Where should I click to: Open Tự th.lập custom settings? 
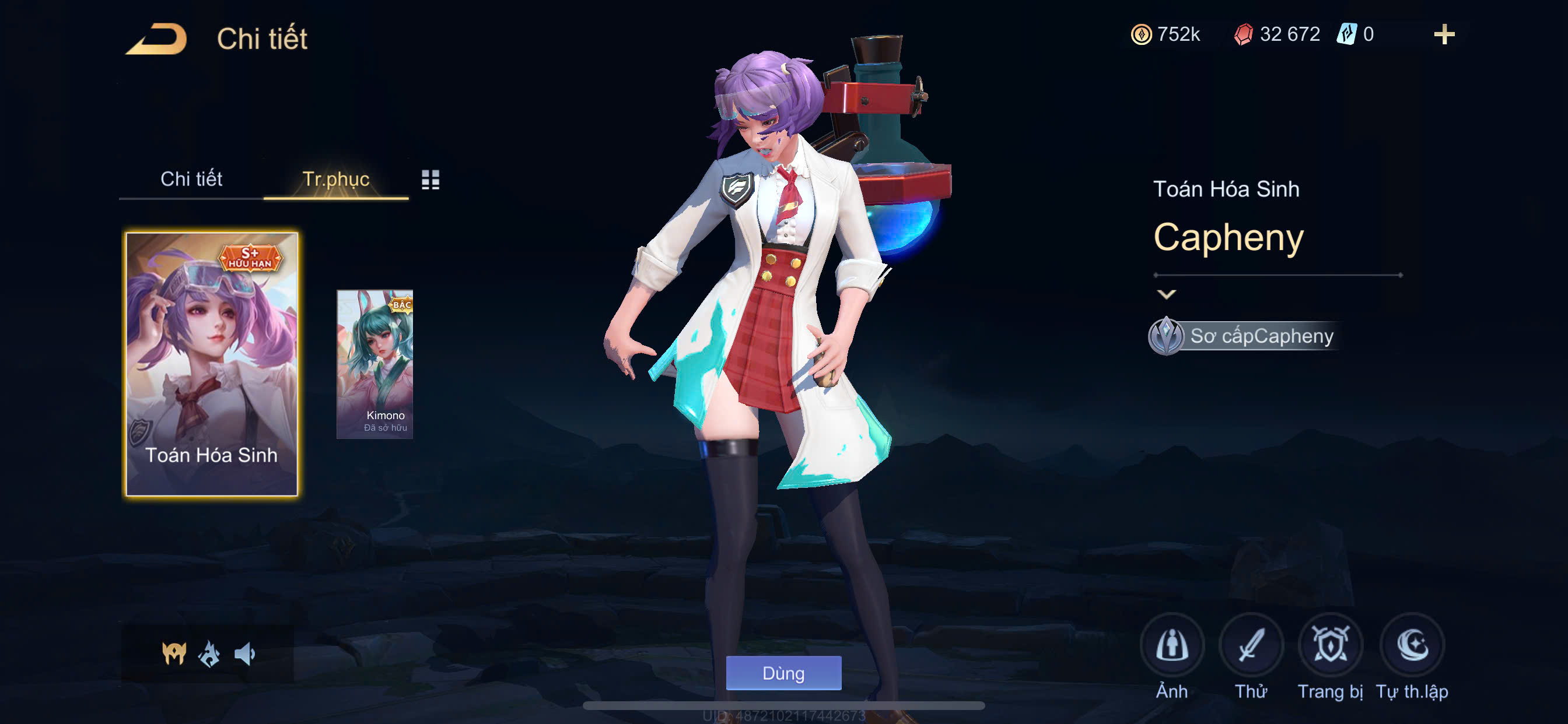coord(1412,645)
